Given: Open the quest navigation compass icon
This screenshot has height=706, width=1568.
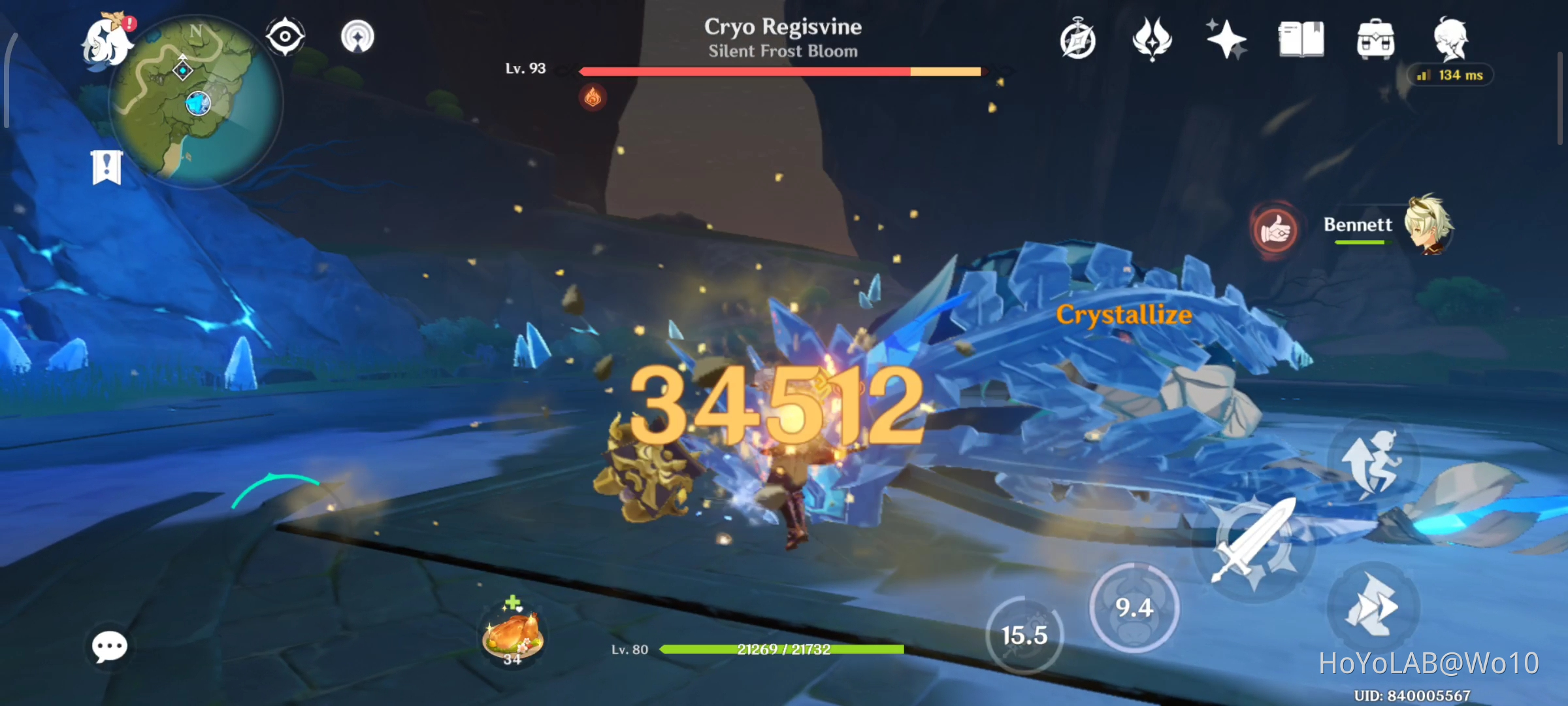Looking at the screenshot, I should [1079, 39].
